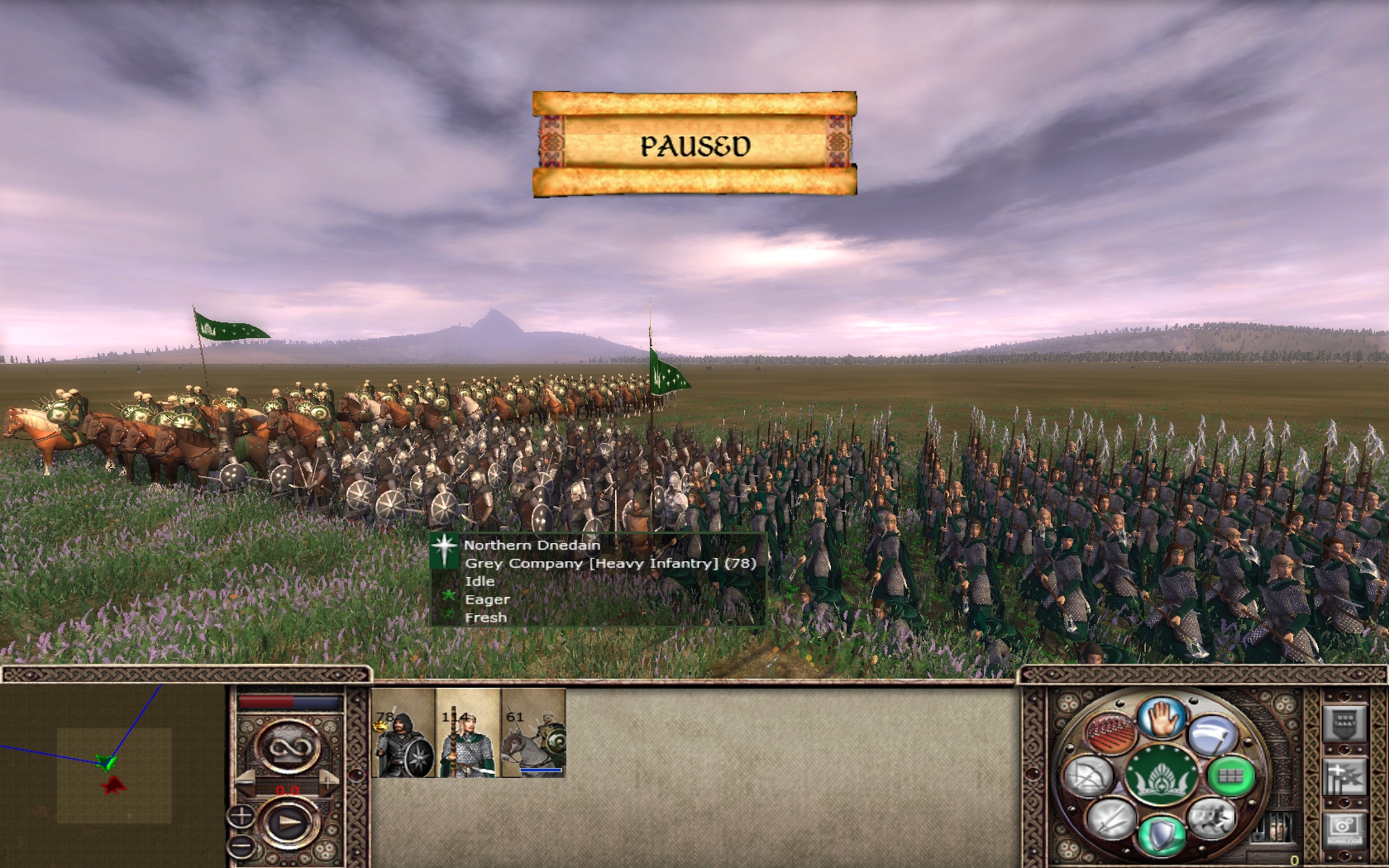Resume battle with the play button

[289, 823]
